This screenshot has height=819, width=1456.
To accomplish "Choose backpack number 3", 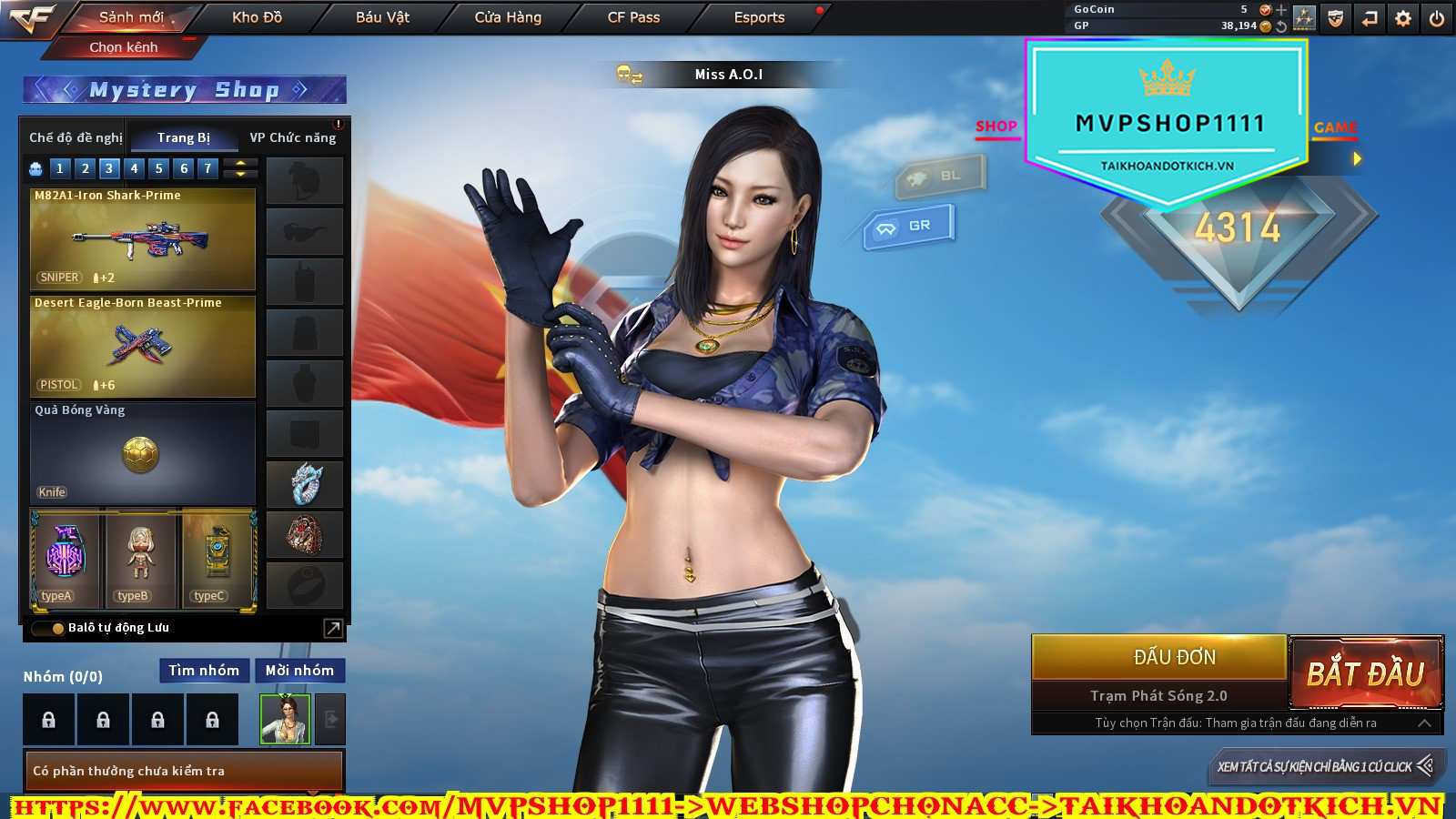I will (109, 168).
